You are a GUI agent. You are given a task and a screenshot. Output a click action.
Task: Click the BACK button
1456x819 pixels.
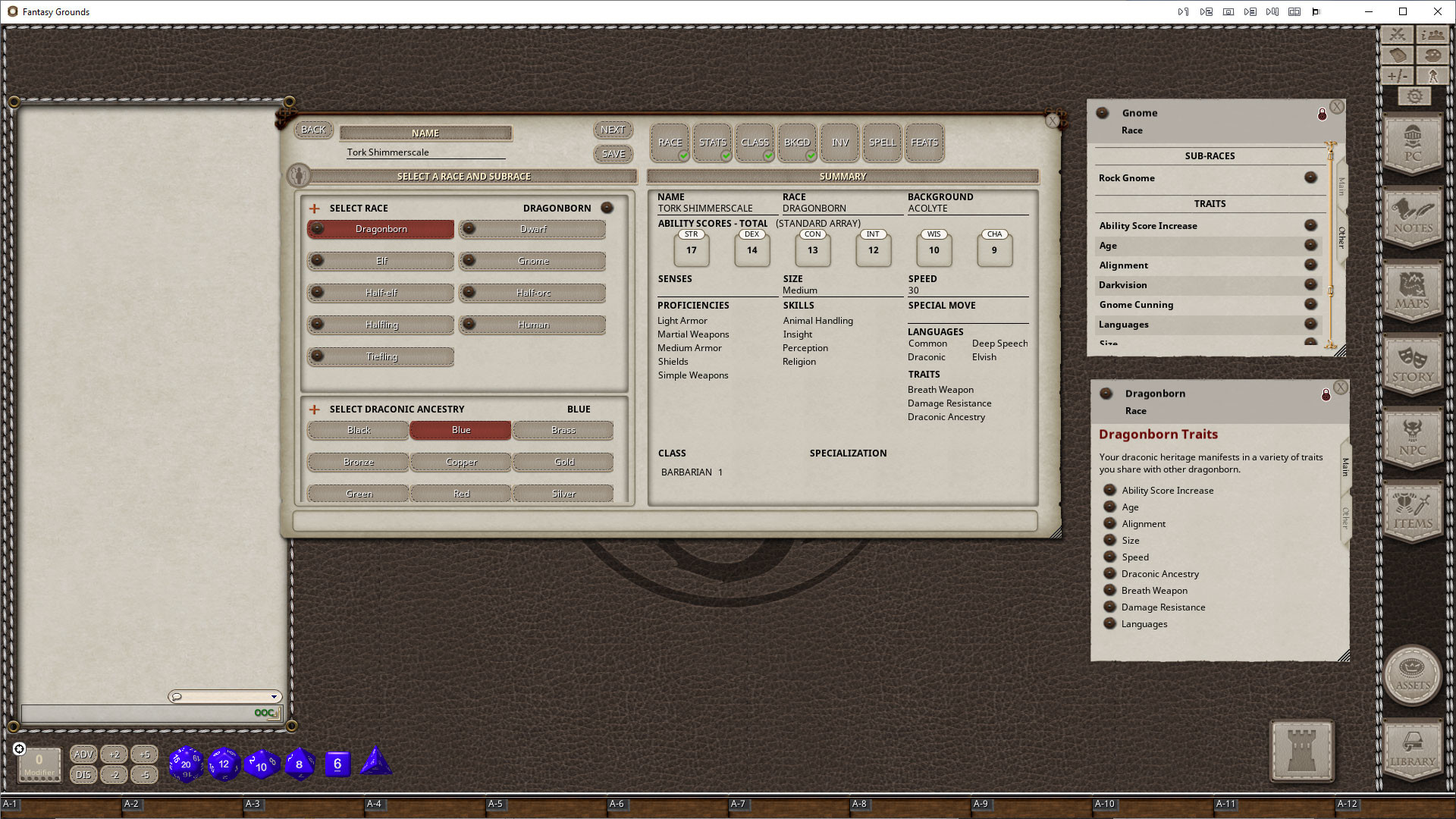pos(313,129)
